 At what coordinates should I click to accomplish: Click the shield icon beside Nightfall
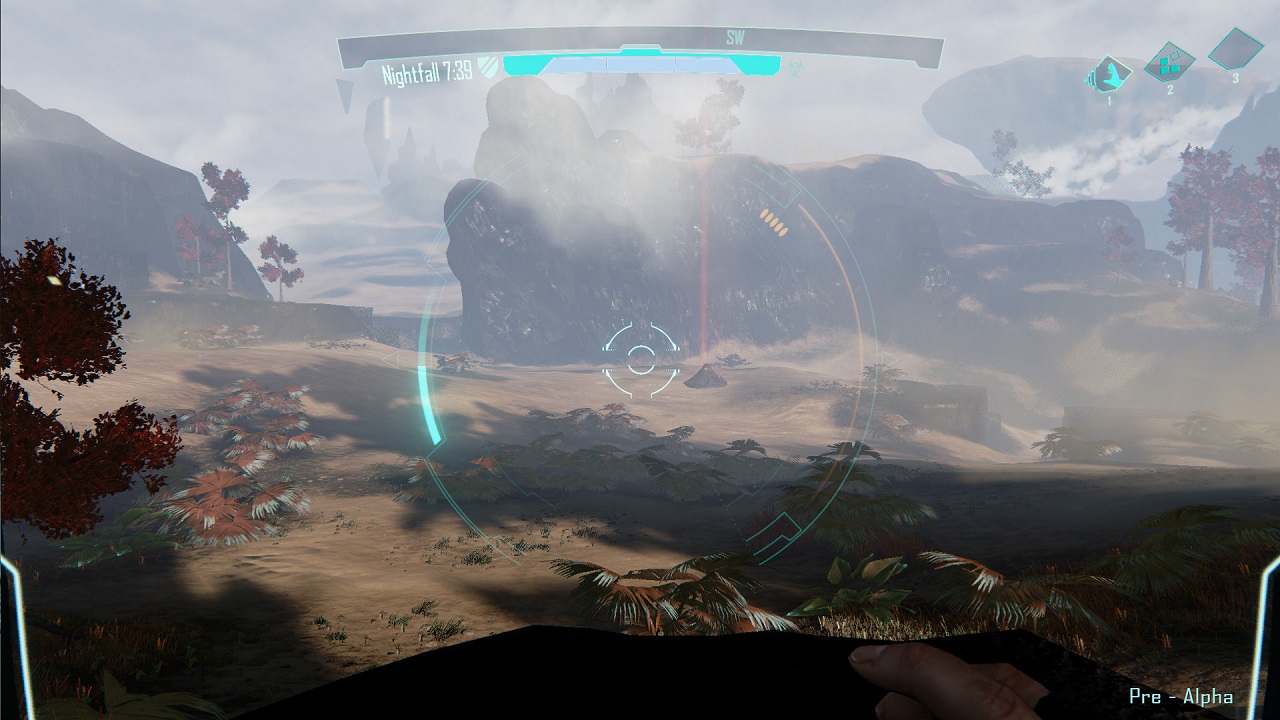[x=487, y=67]
